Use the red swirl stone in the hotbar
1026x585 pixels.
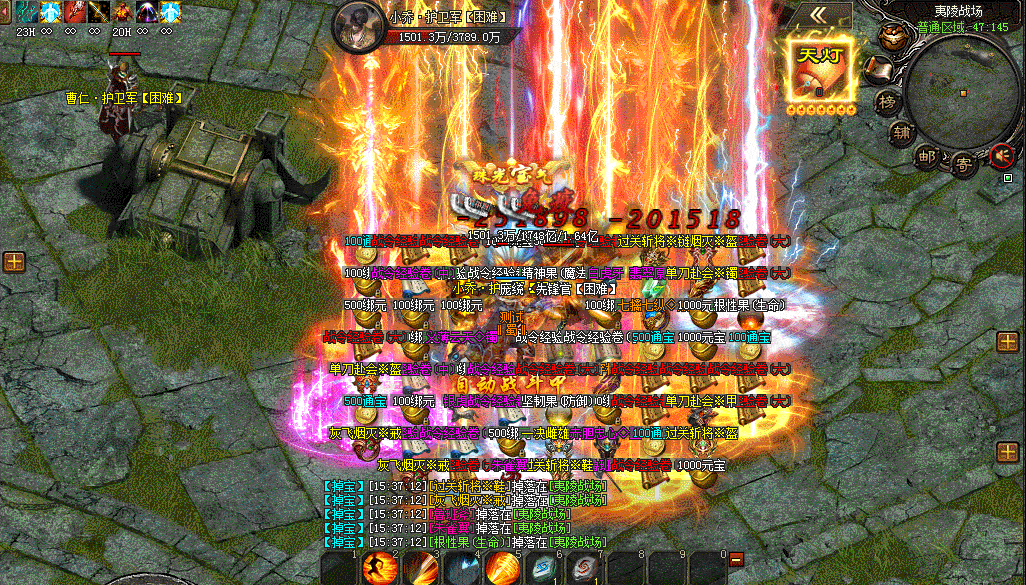(584, 568)
